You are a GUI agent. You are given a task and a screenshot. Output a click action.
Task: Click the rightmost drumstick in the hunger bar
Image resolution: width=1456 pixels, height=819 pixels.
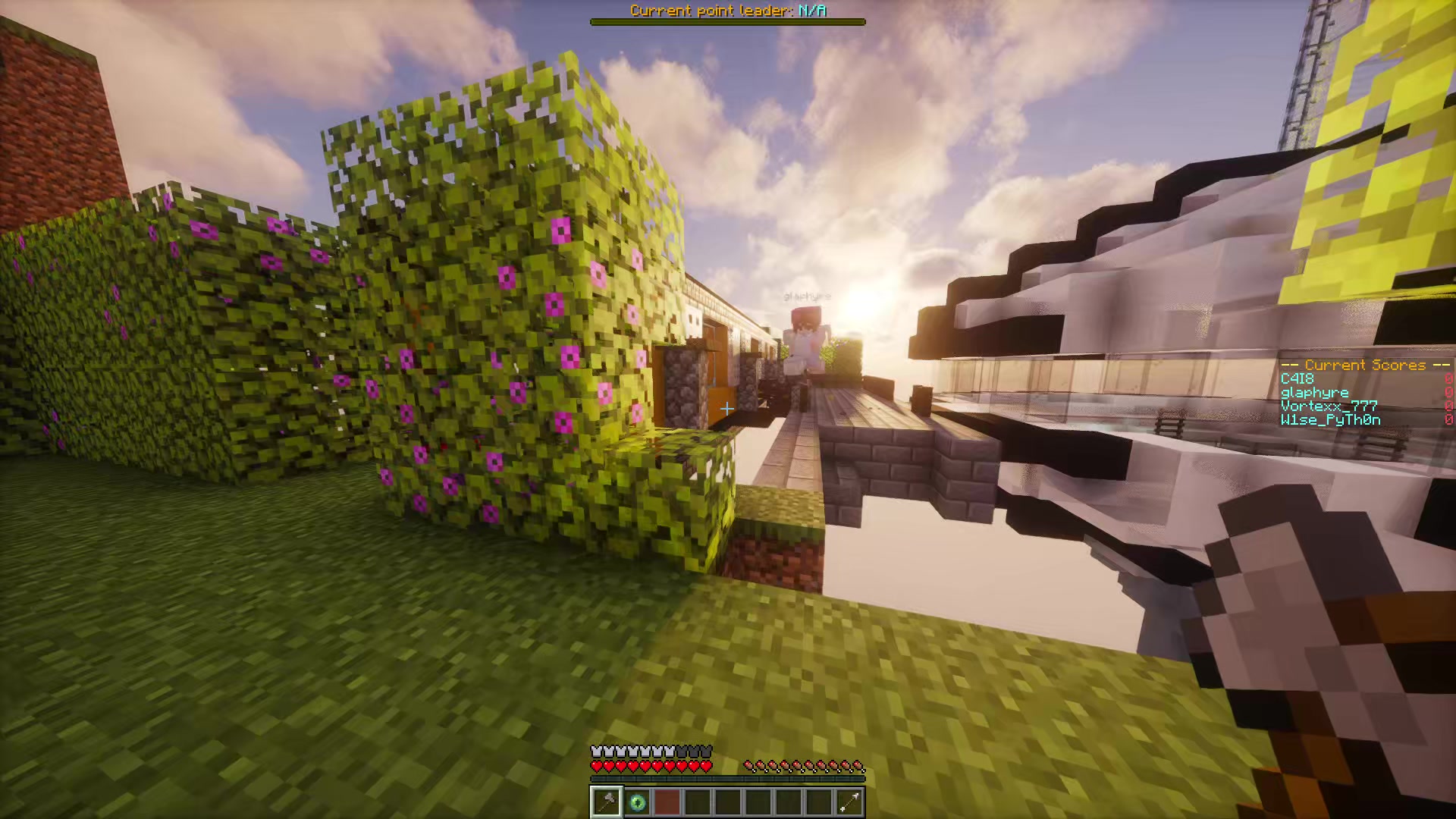tap(859, 765)
